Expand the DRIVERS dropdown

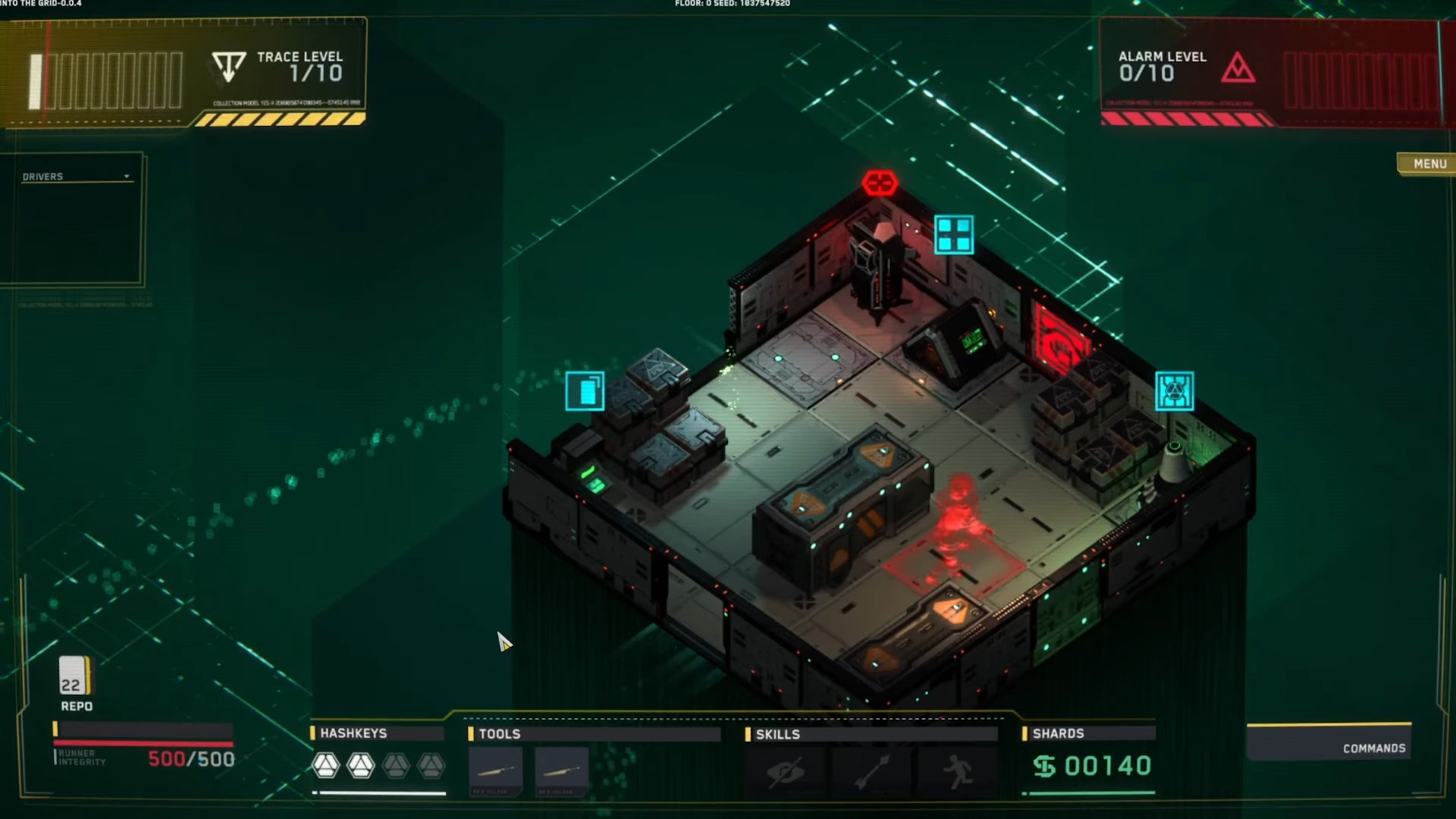point(126,176)
